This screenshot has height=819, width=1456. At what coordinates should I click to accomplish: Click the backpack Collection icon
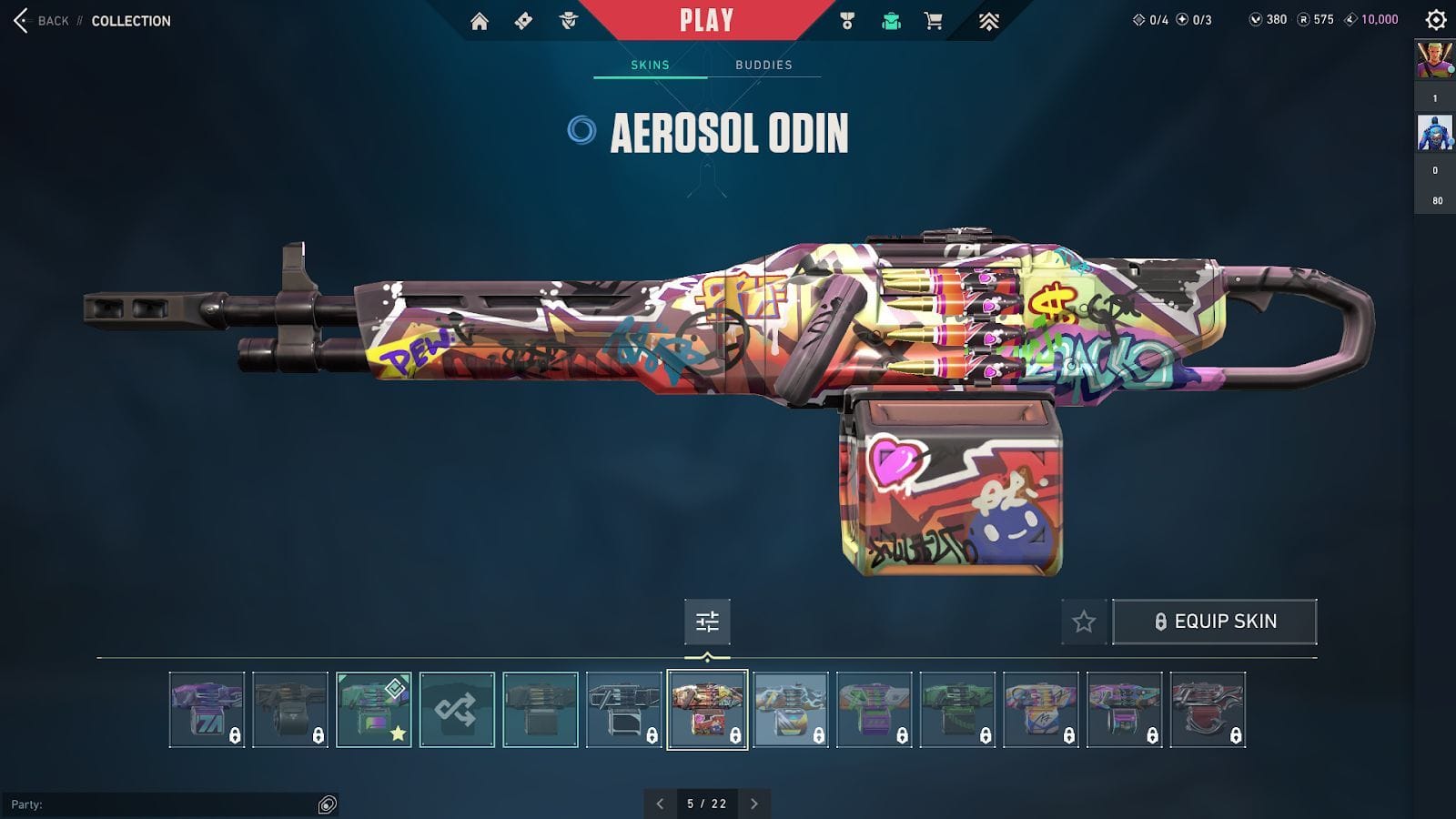pyautogui.click(x=889, y=18)
